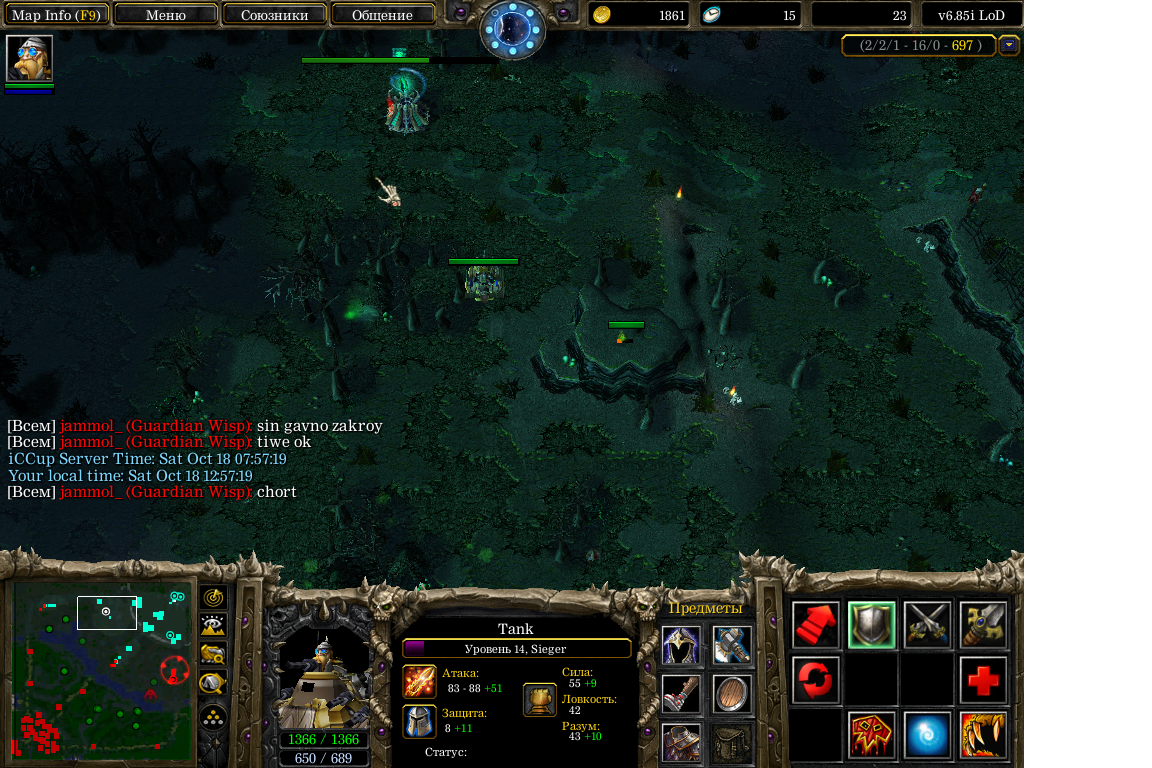Open the red cross hero skills
Viewport: 1152px width, 768px height.
[x=984, y=681]
